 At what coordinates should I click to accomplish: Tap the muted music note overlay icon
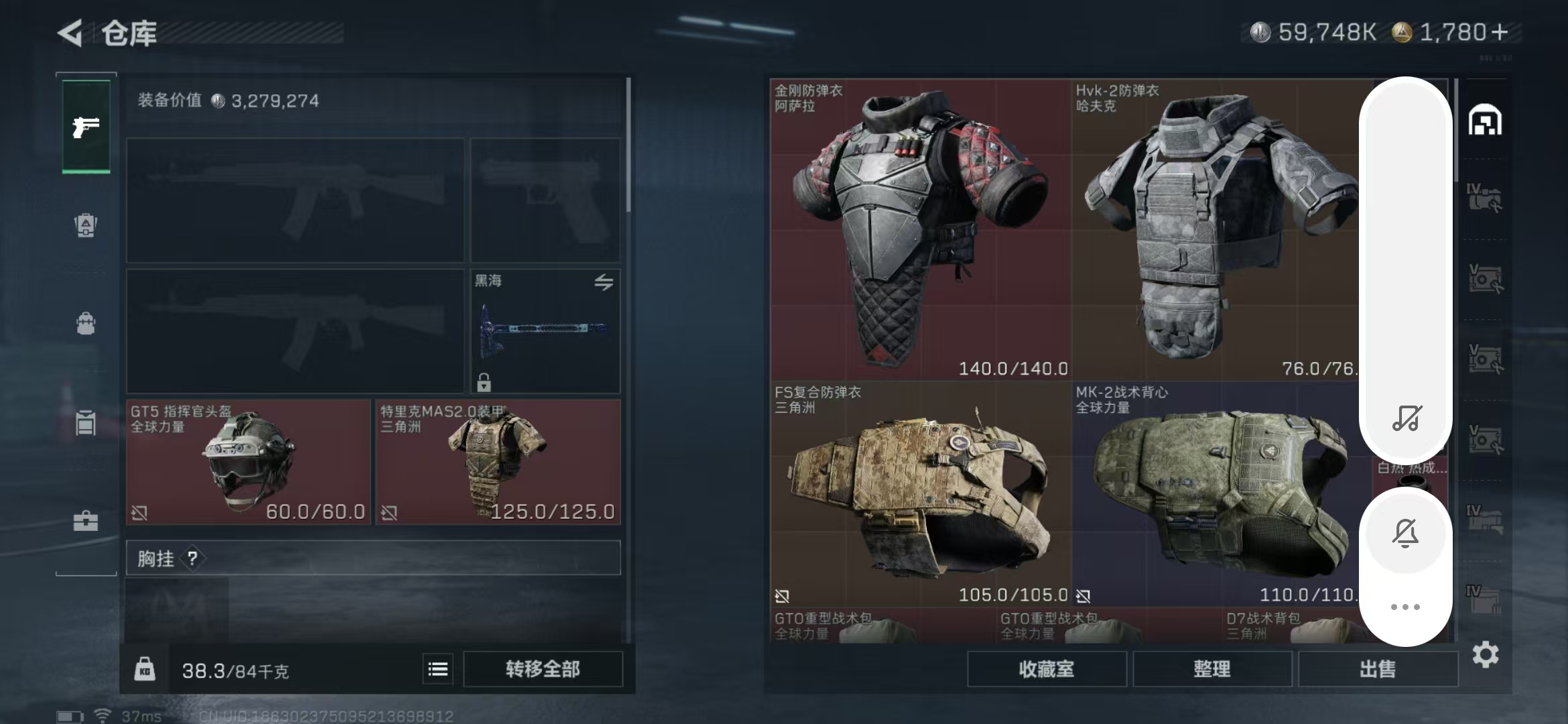1406,418
